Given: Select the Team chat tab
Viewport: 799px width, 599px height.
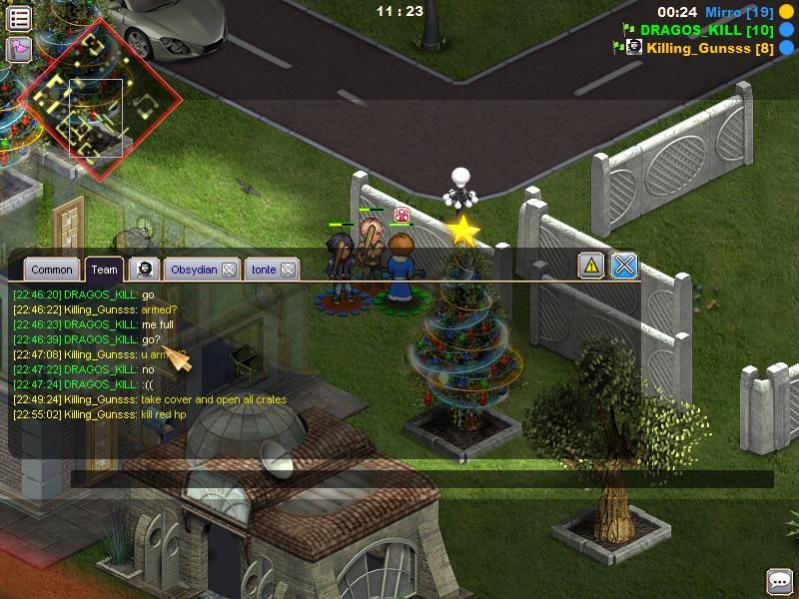Looking at the screenshot, I should click(x=104, y=269).
